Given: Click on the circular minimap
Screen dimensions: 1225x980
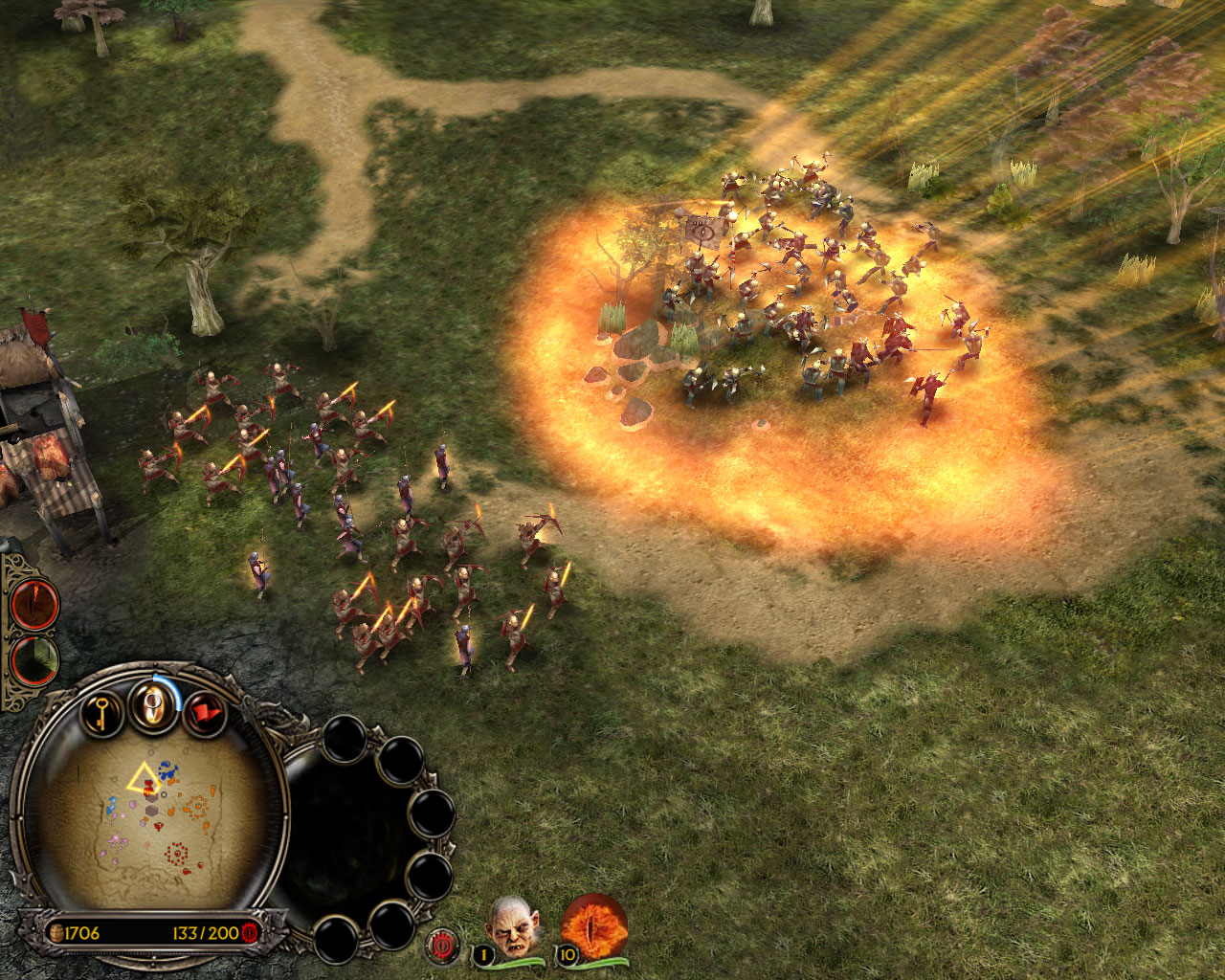Looking at the screenshot, I should click(153, 823).
